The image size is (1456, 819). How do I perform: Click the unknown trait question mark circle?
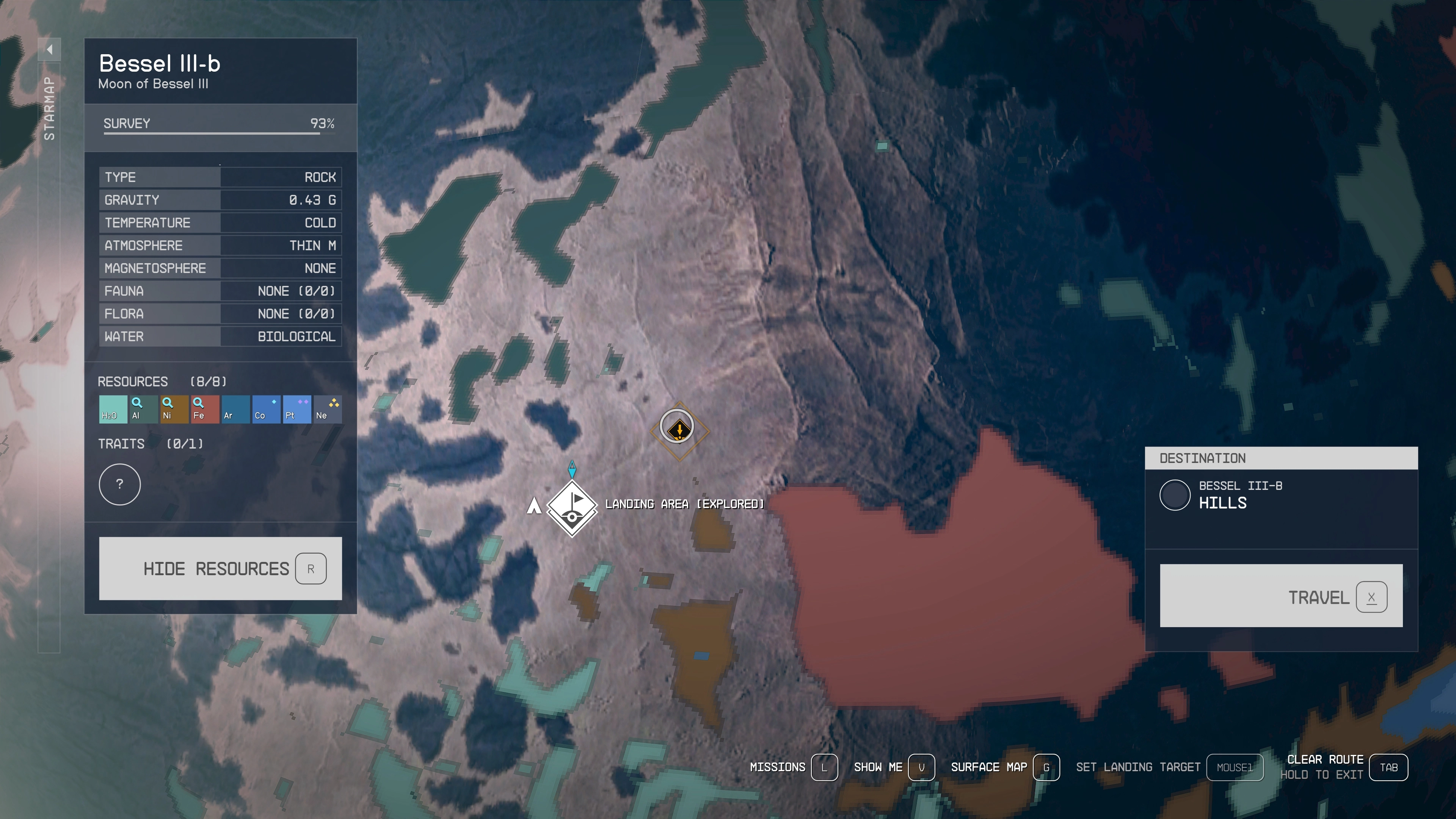(x=120, y=485)
